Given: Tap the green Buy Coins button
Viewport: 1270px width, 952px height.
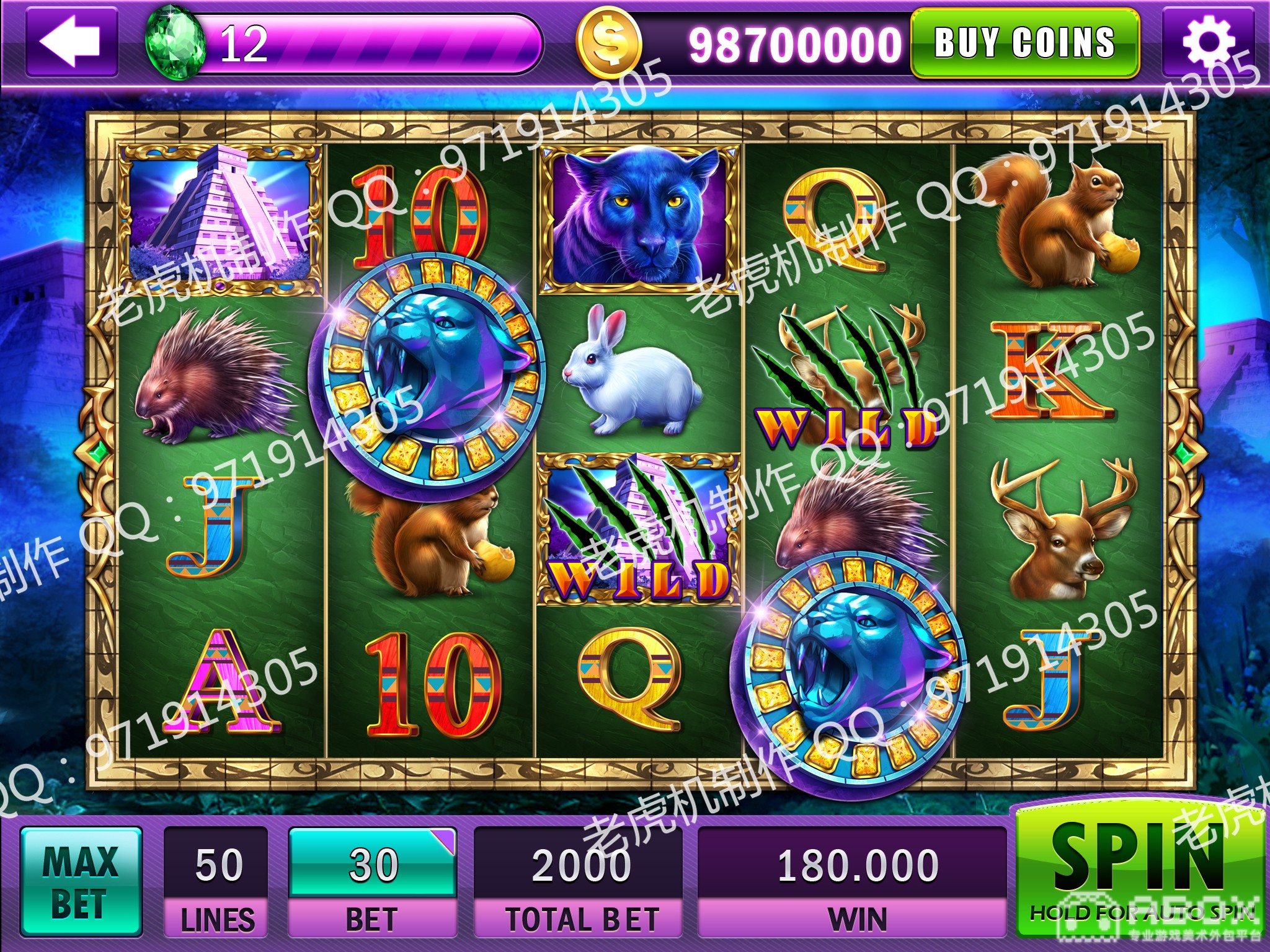Looking at the screenshot, I should (1024, 43).
